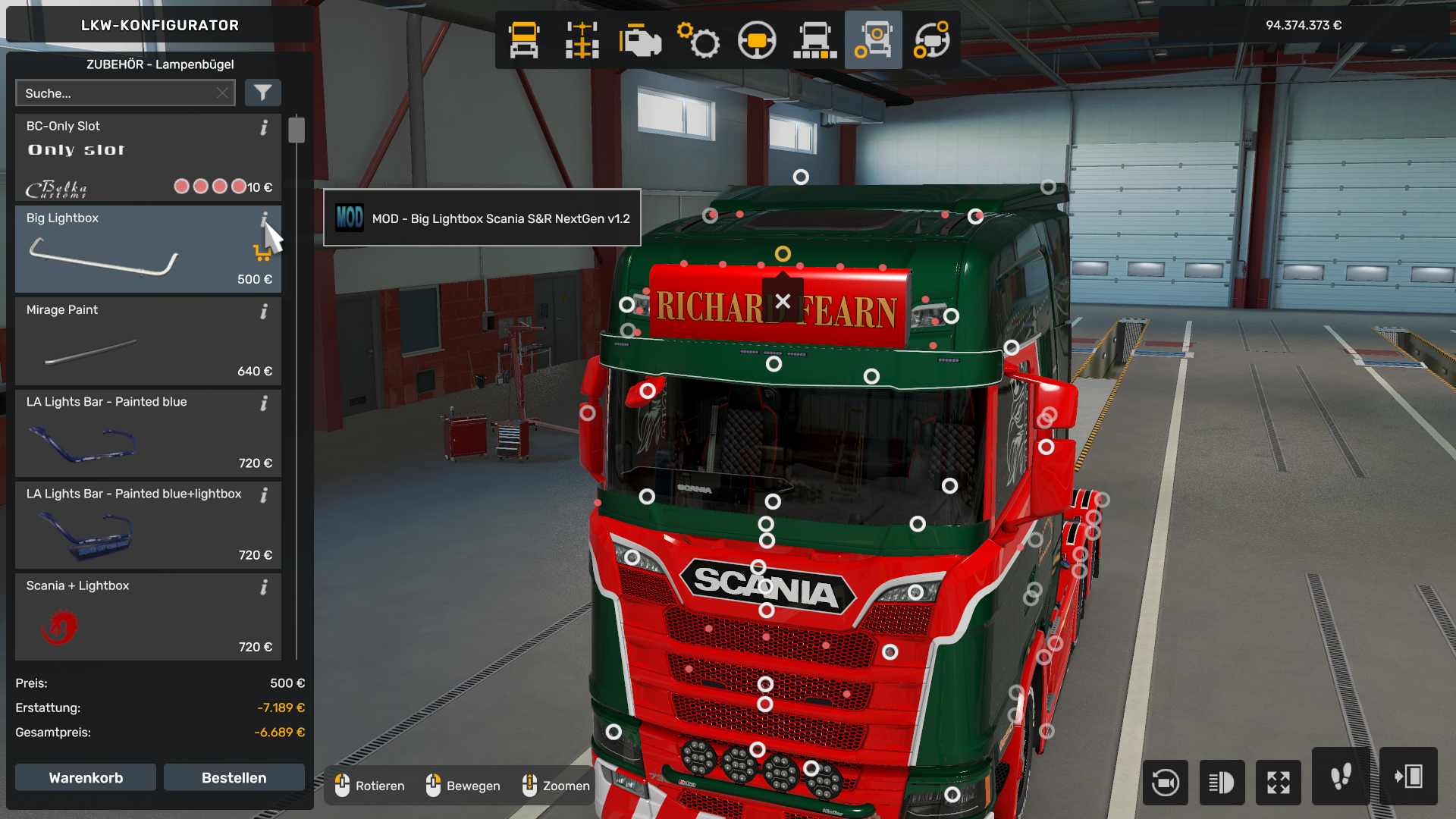Viewport: 1456px width, 819px height.
Task: Switch to the truck cabin tab
Action: point(524,40)
